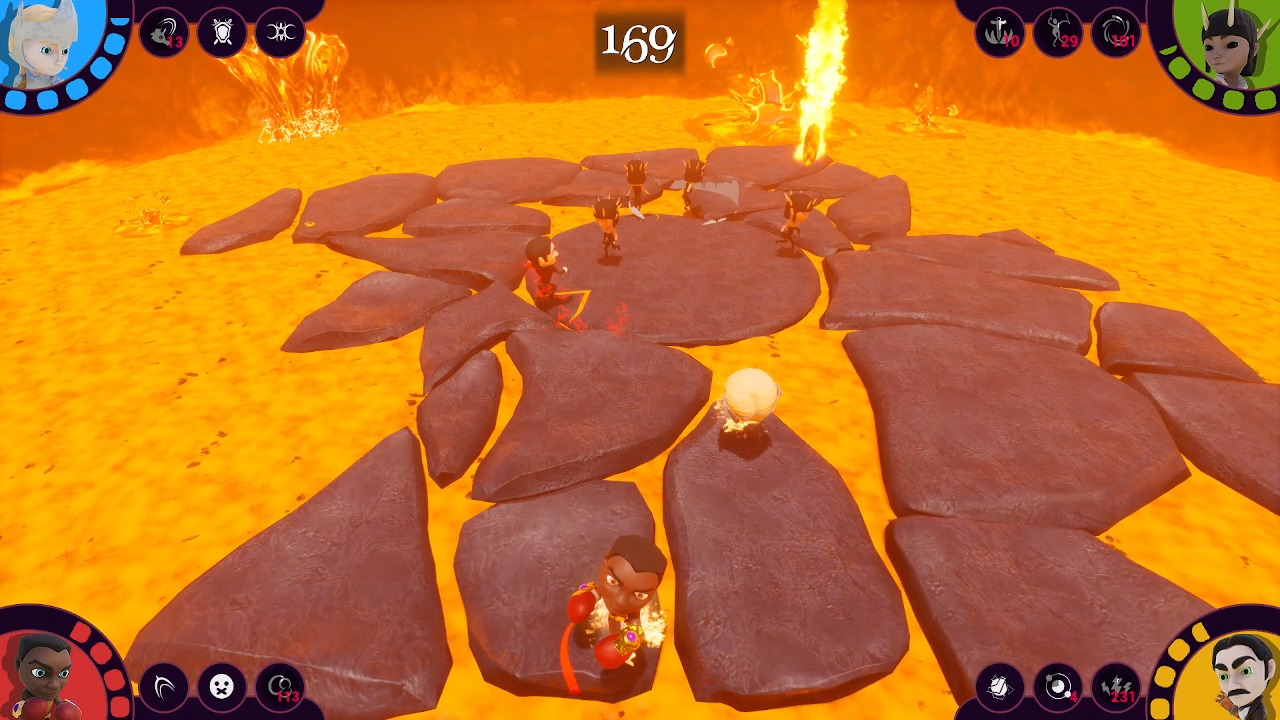Activate the double rings ability showing 113
1280x720 pixels.
tap(280, 687)
